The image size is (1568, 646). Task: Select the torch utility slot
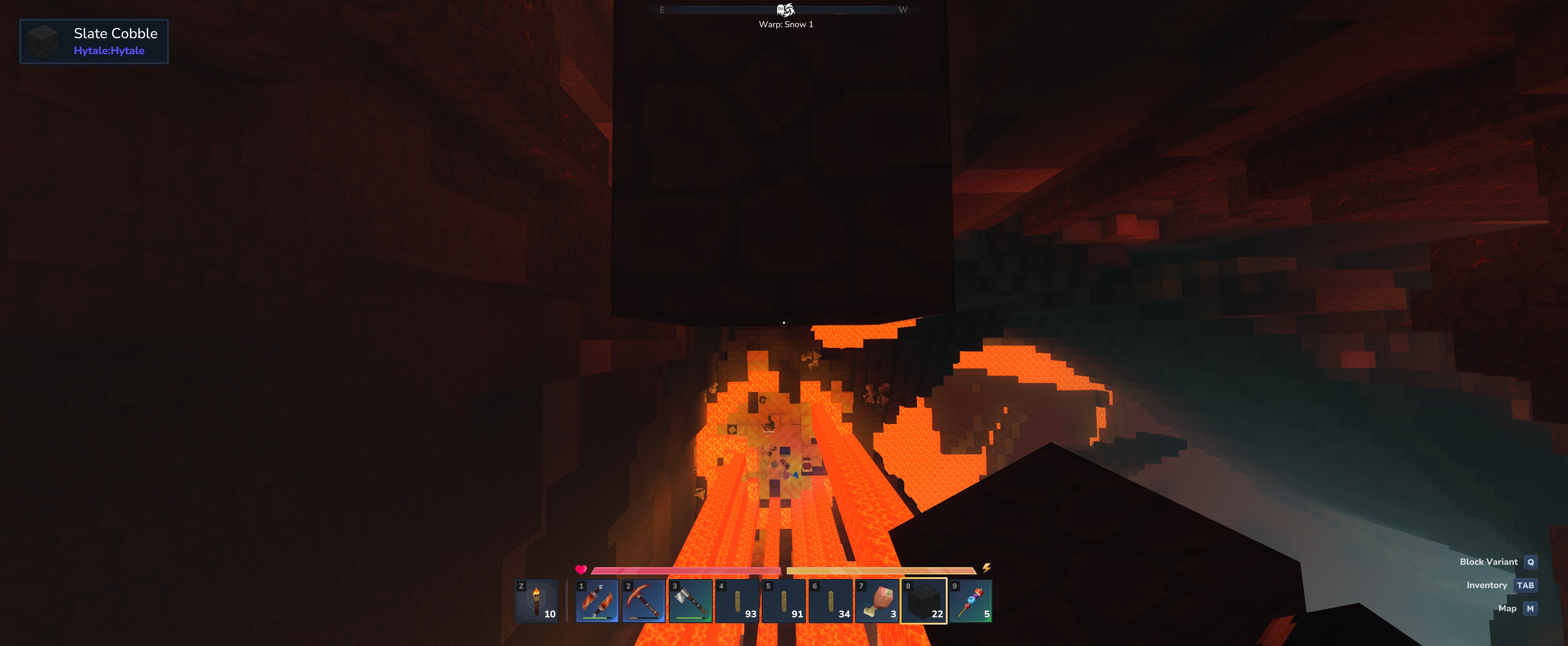point(536,601)
